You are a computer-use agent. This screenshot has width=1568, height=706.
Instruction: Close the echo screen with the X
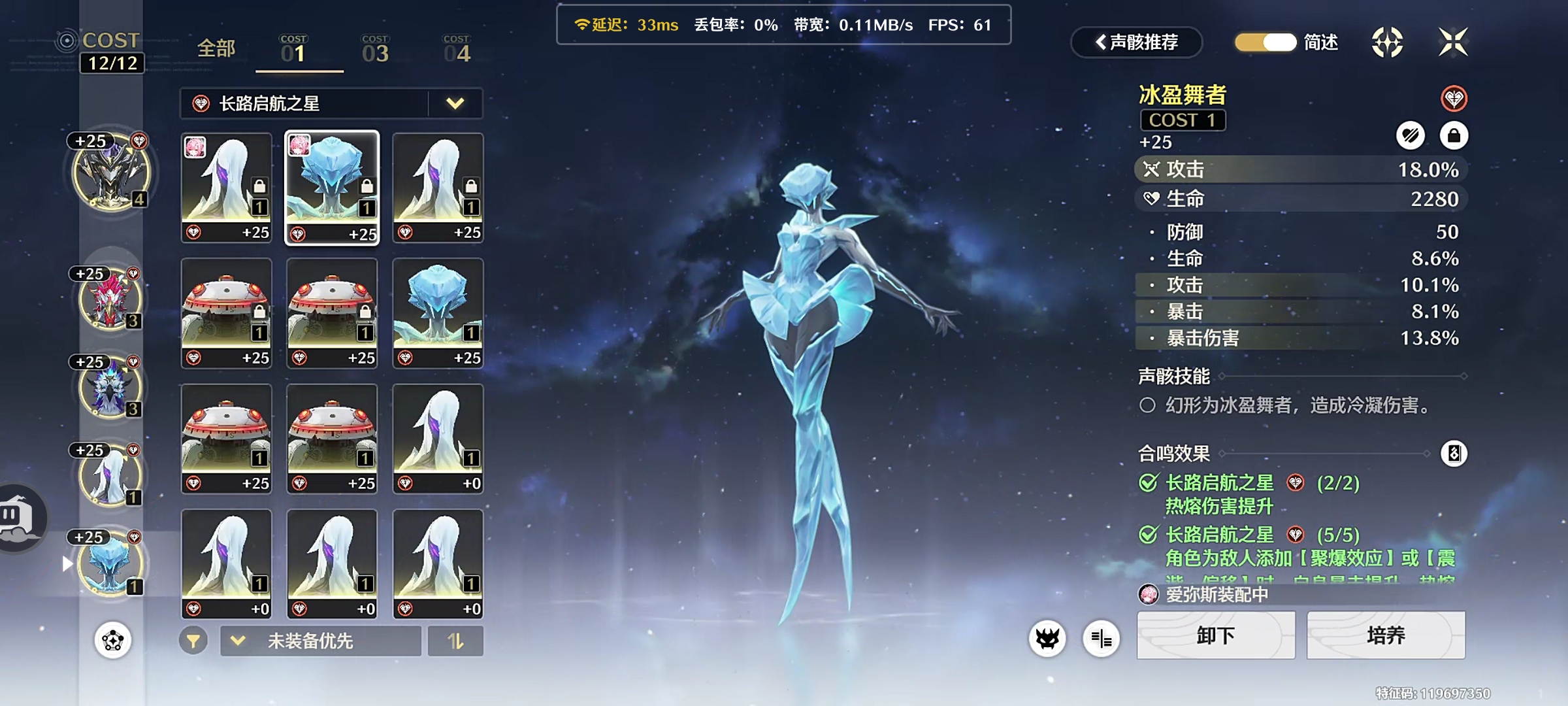(x=1453, y=42)
